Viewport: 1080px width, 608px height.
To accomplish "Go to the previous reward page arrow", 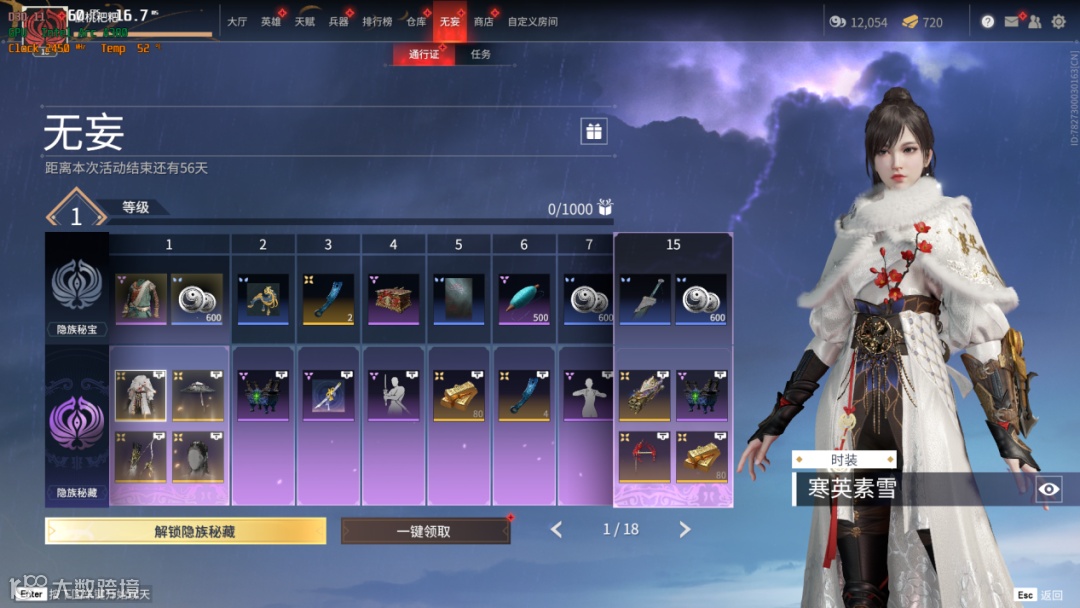I will pyautogui.click(x=556, y=530).
